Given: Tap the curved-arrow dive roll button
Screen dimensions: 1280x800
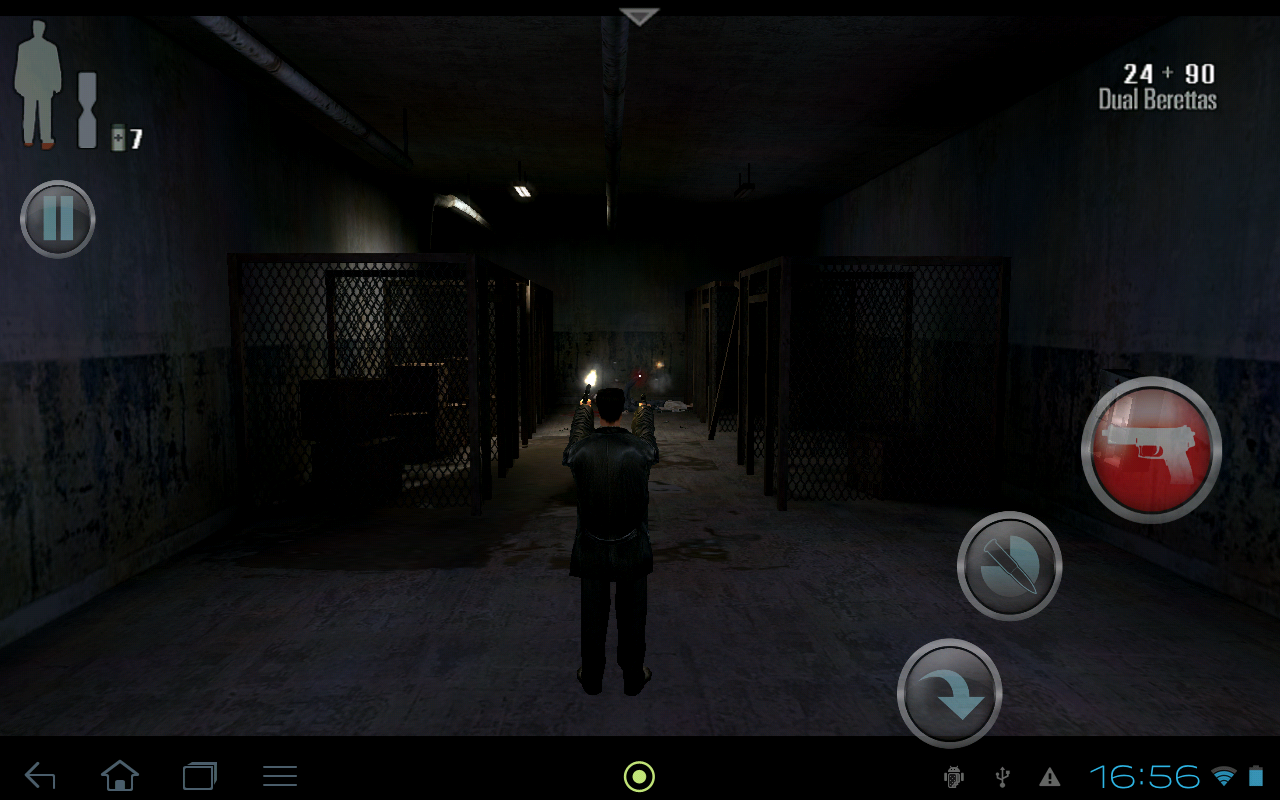Looking at the screenshot, I should [x=948, y=693].
